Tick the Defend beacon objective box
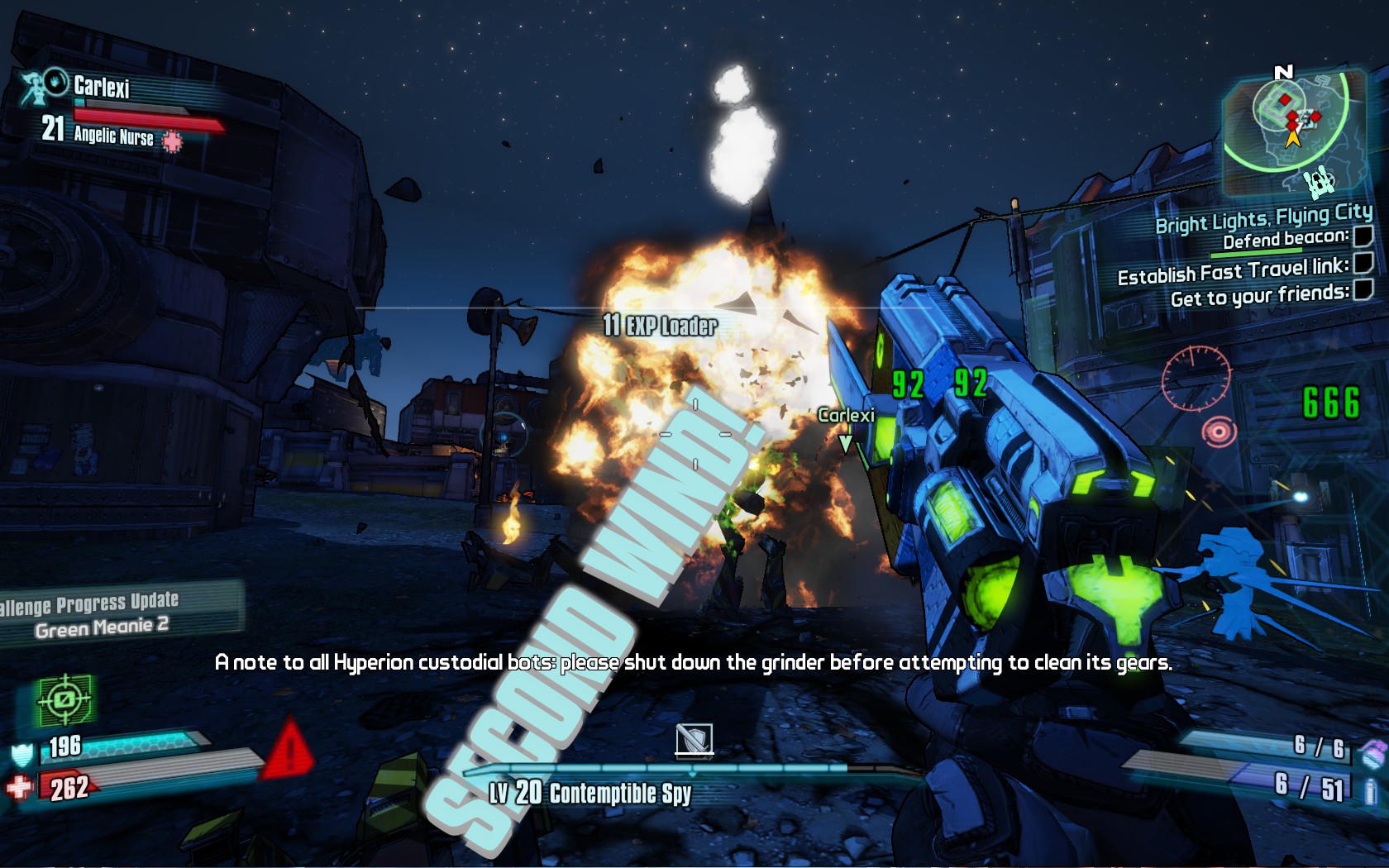Image resolution: width=1389 pixels, height=868 pixels. (x=1363, y=236)
